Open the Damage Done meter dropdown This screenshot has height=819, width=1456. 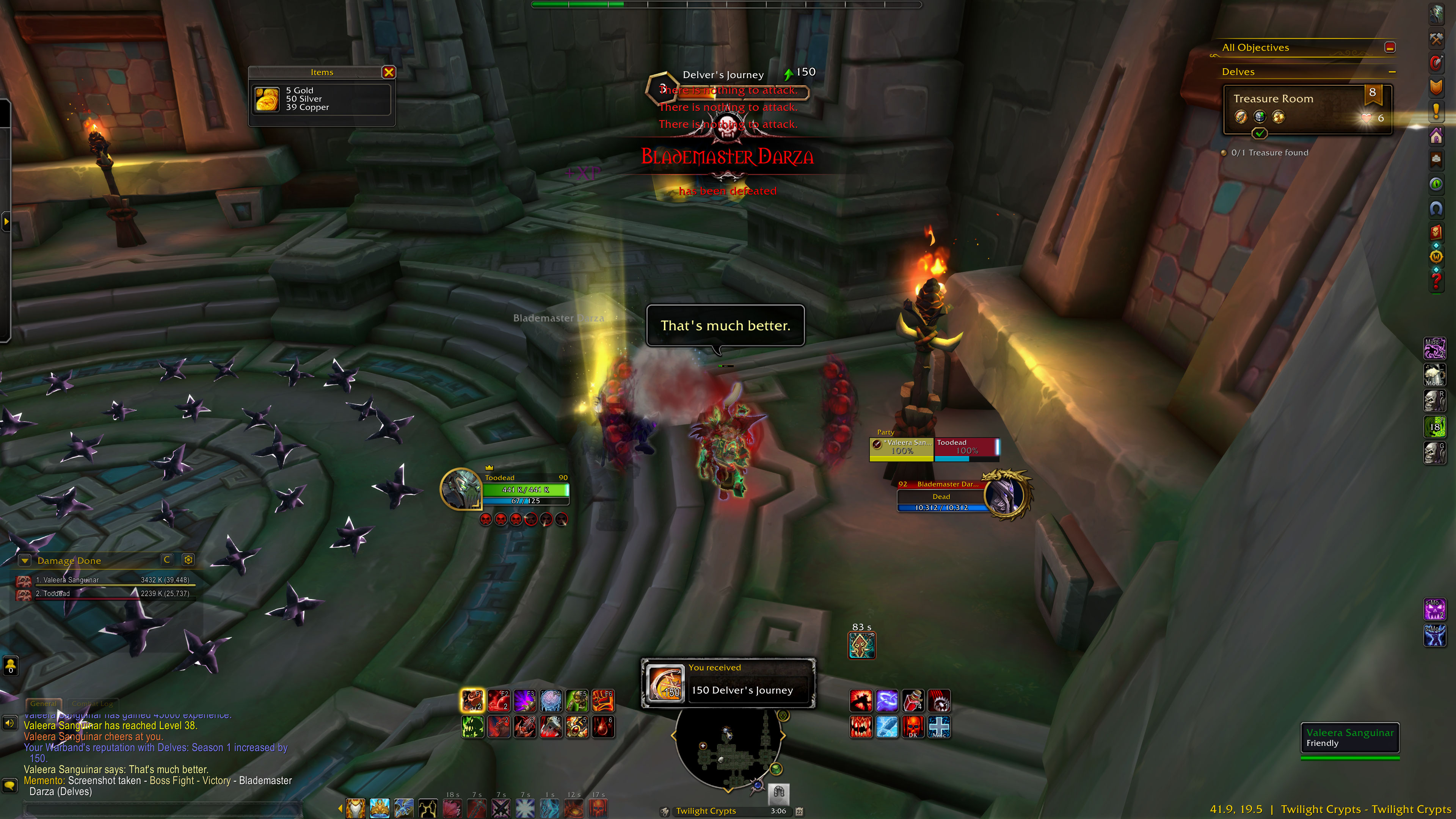[25, 561]
